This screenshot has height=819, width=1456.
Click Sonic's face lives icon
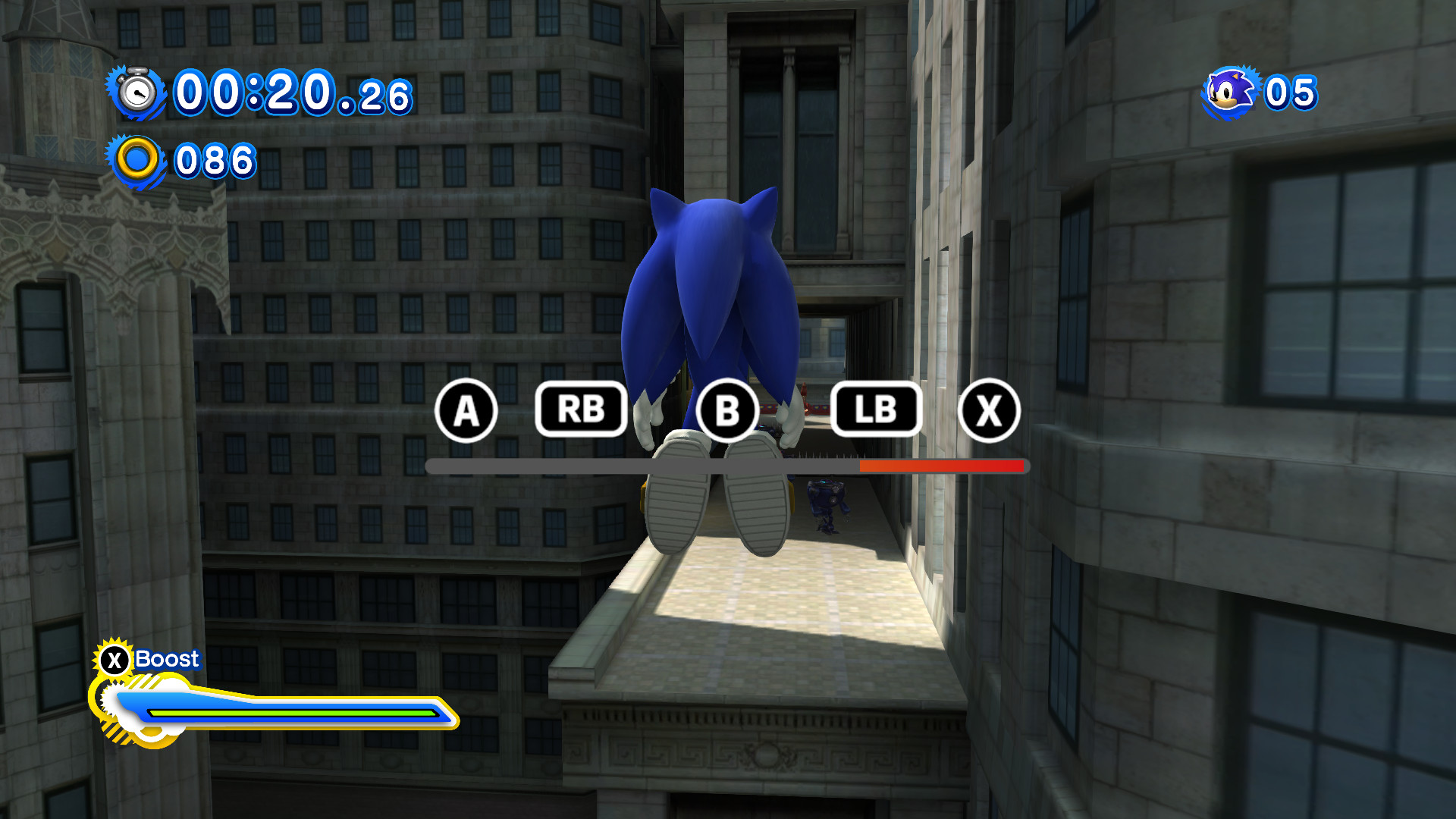coord(1227,92)
